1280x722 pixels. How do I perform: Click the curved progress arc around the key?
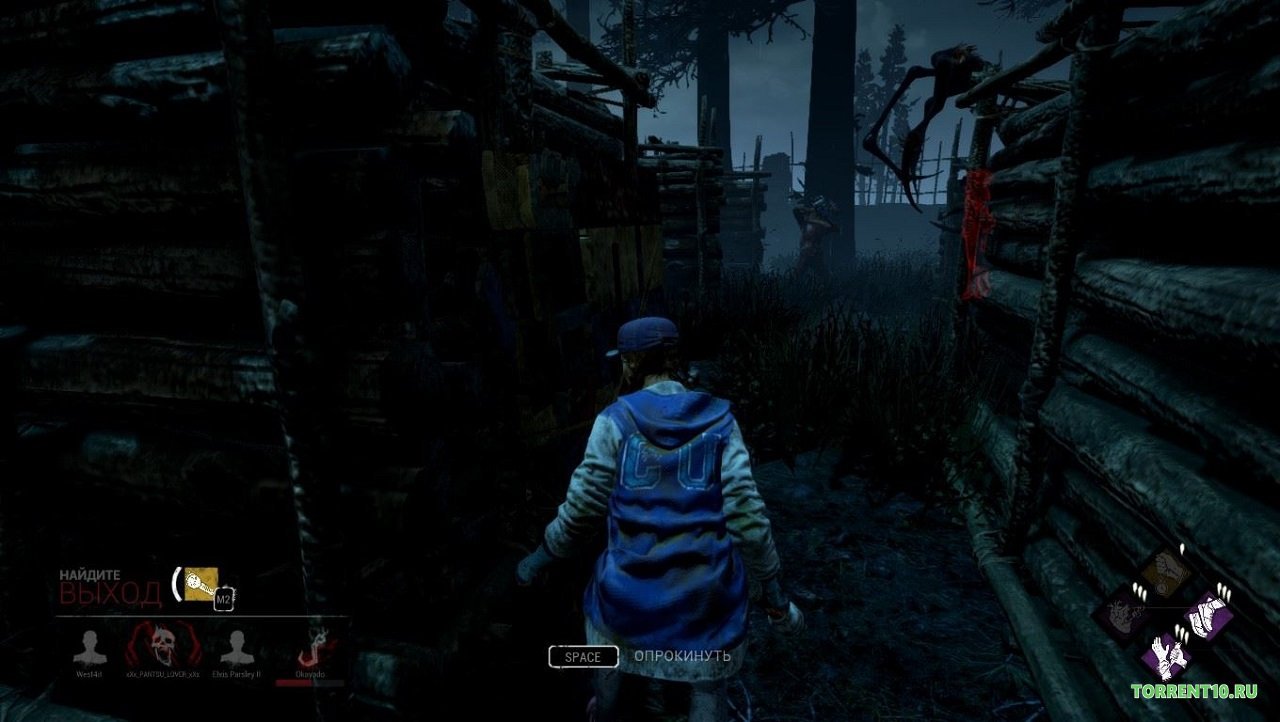coord(177,584)
